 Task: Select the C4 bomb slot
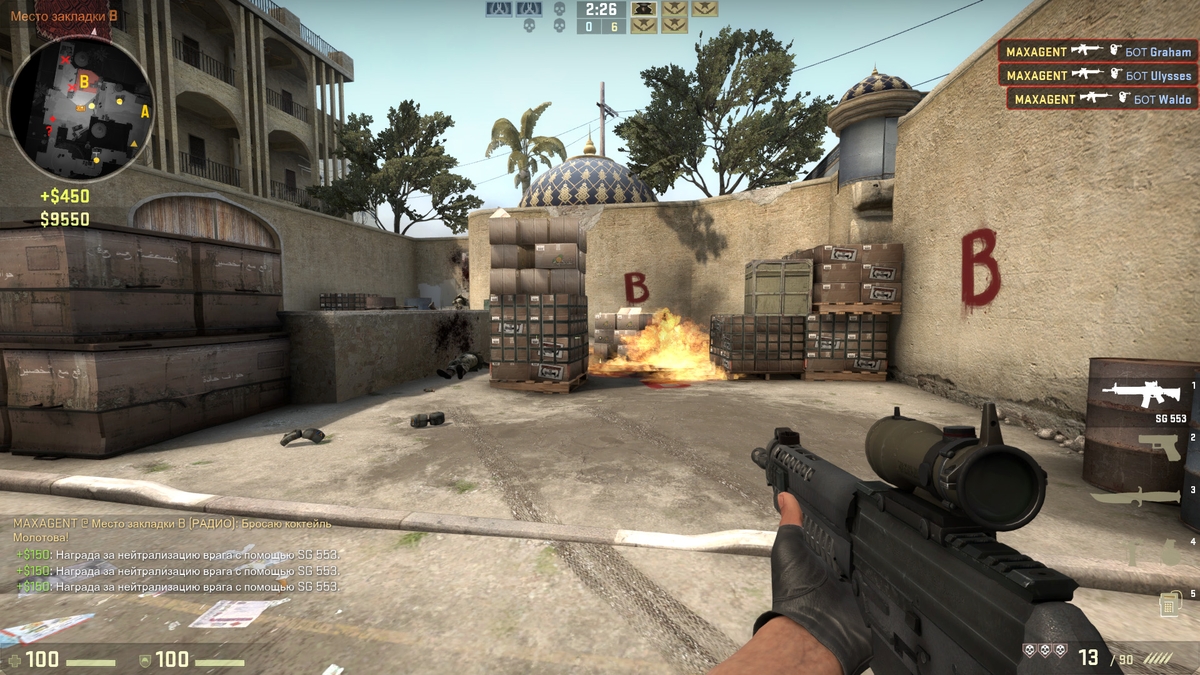click(x=1167, y=604)
